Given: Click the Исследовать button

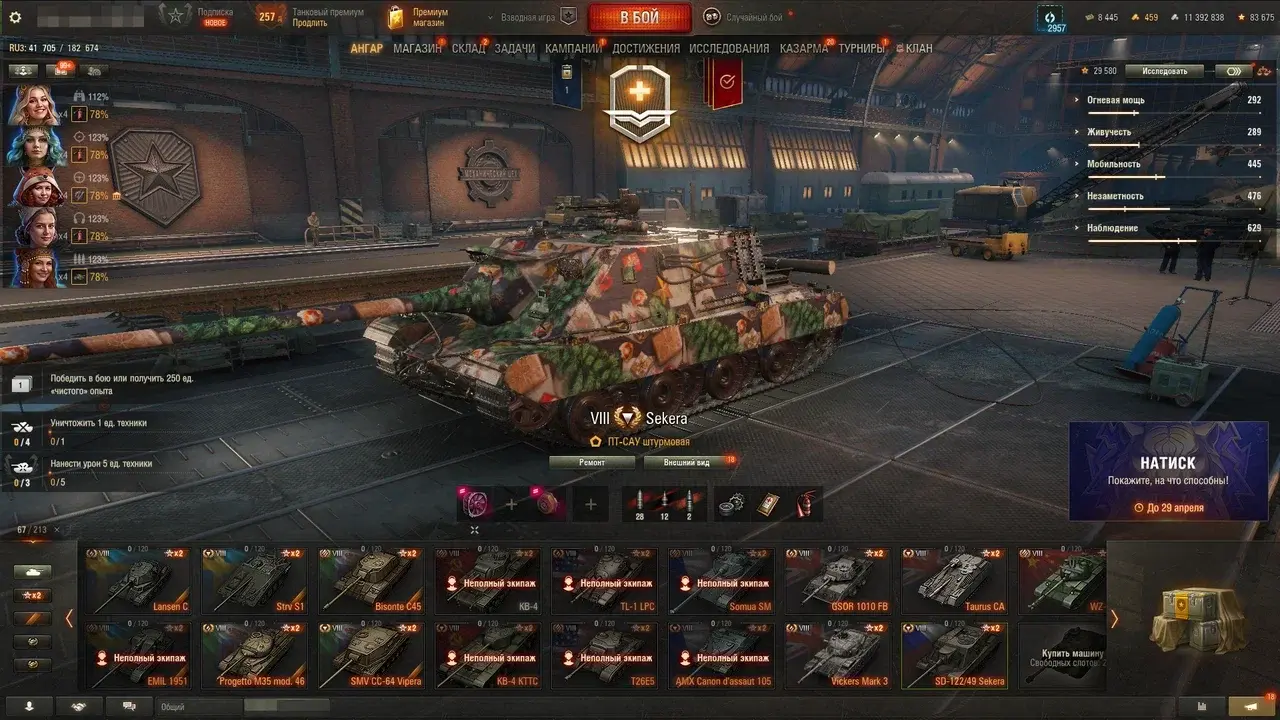Looking at the screenshot, I should 1163,71.
